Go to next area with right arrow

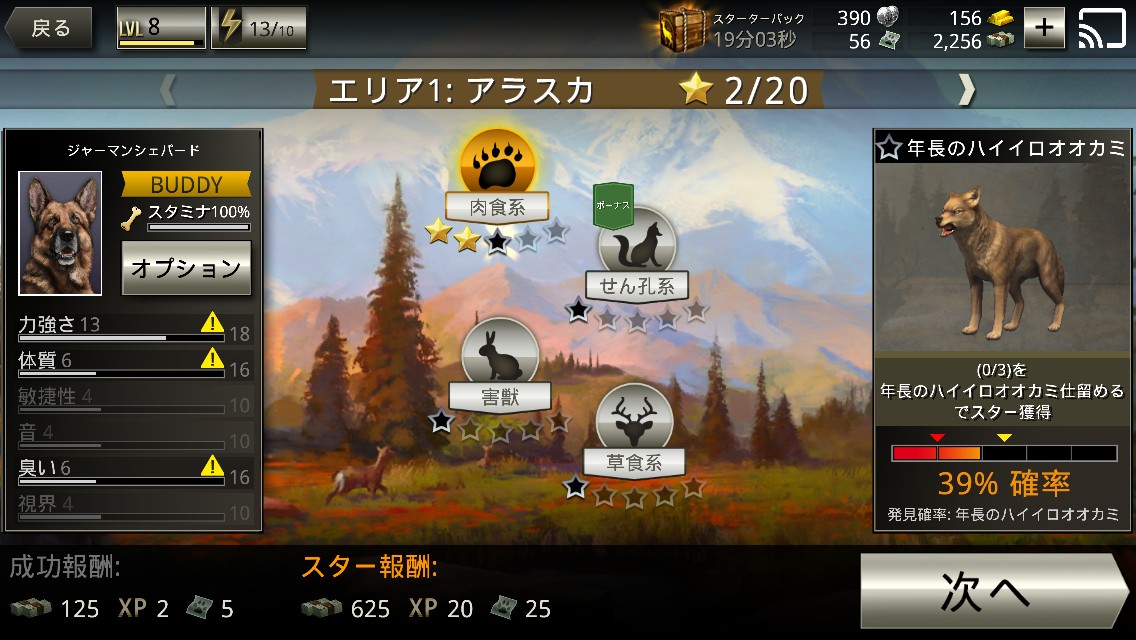pyautogui.click(x=965, y=90)
